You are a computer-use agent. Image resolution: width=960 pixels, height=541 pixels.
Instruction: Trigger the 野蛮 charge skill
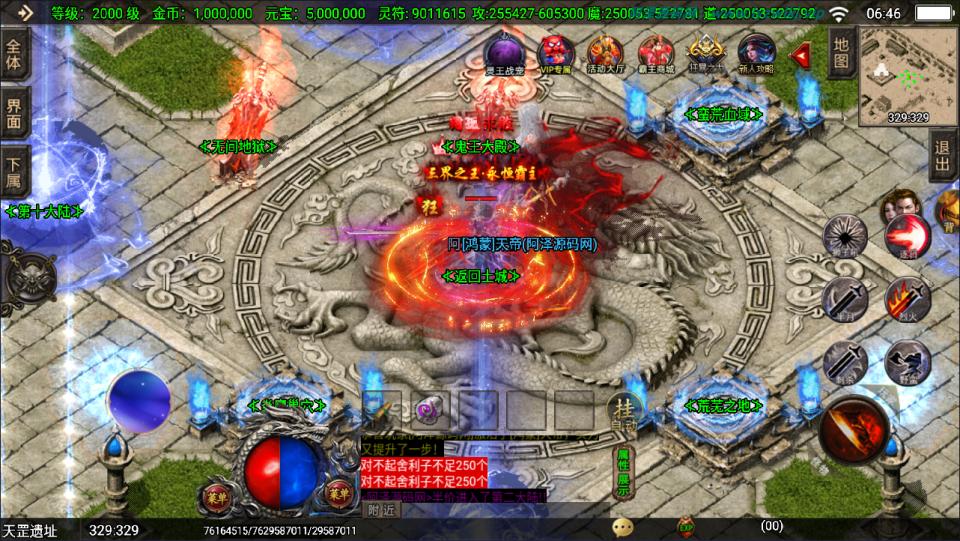pyautogui.click(x=906, y=362)
